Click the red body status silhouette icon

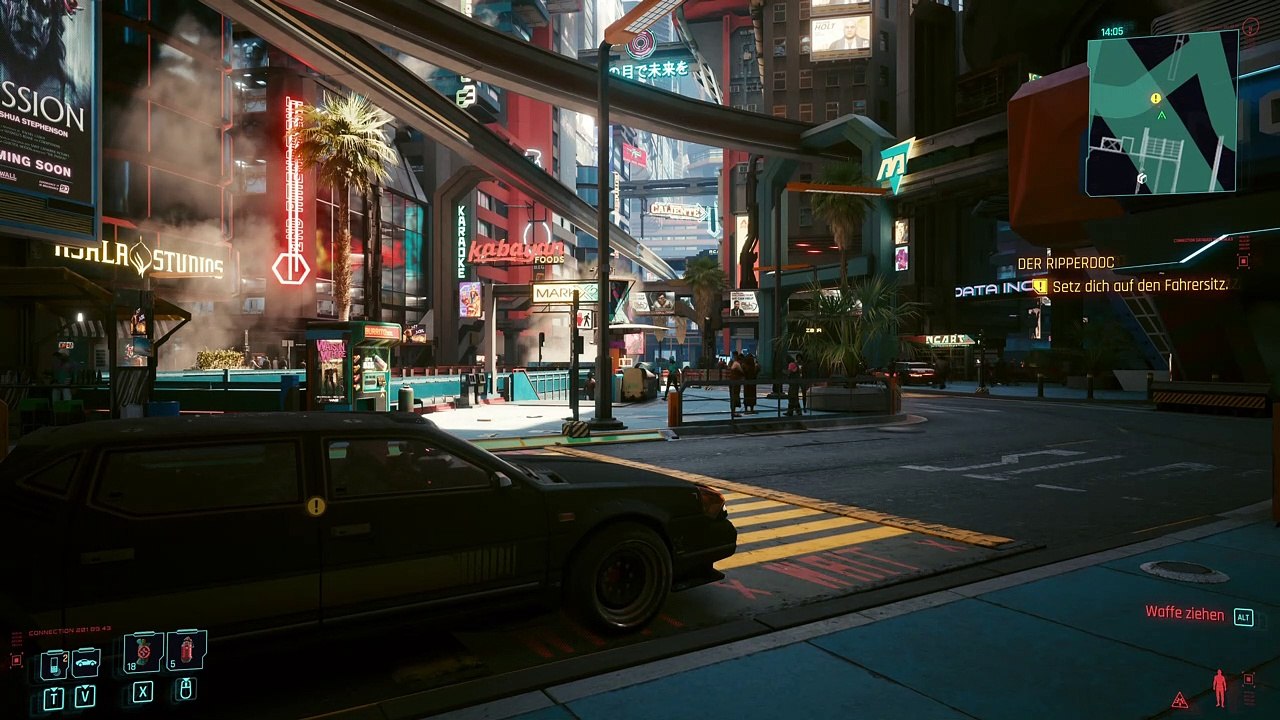point(1219,688)
